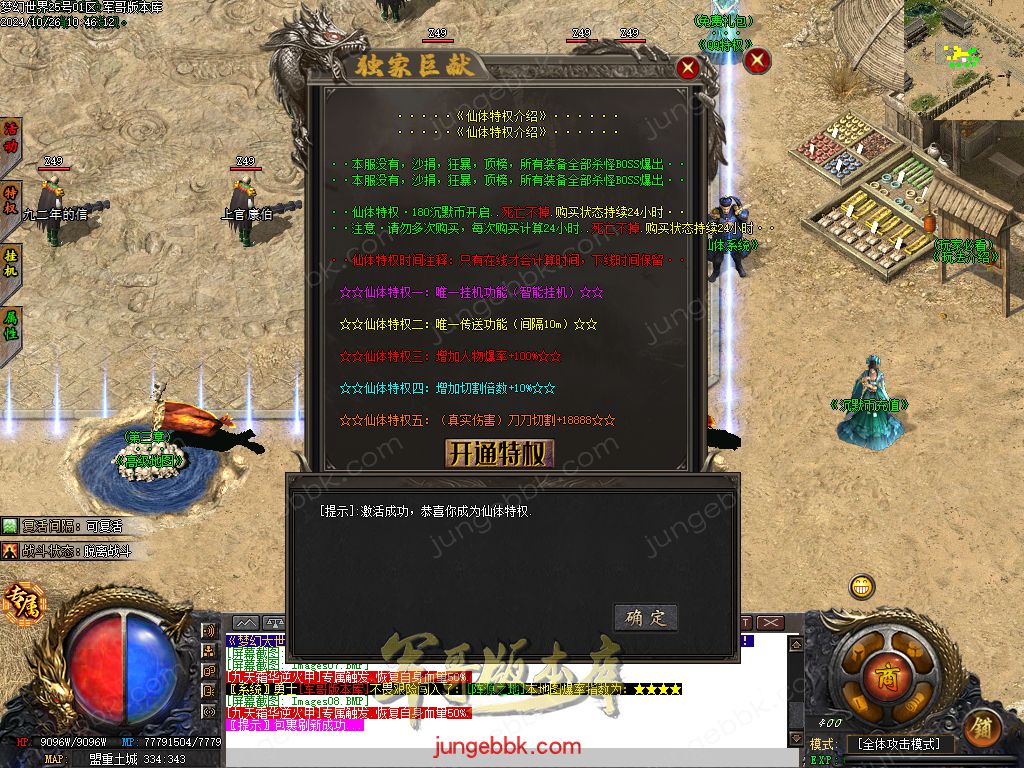The image size is (1024, 768).
Task: Open the 特权 privilege side tab
Action: pos(11,200)
